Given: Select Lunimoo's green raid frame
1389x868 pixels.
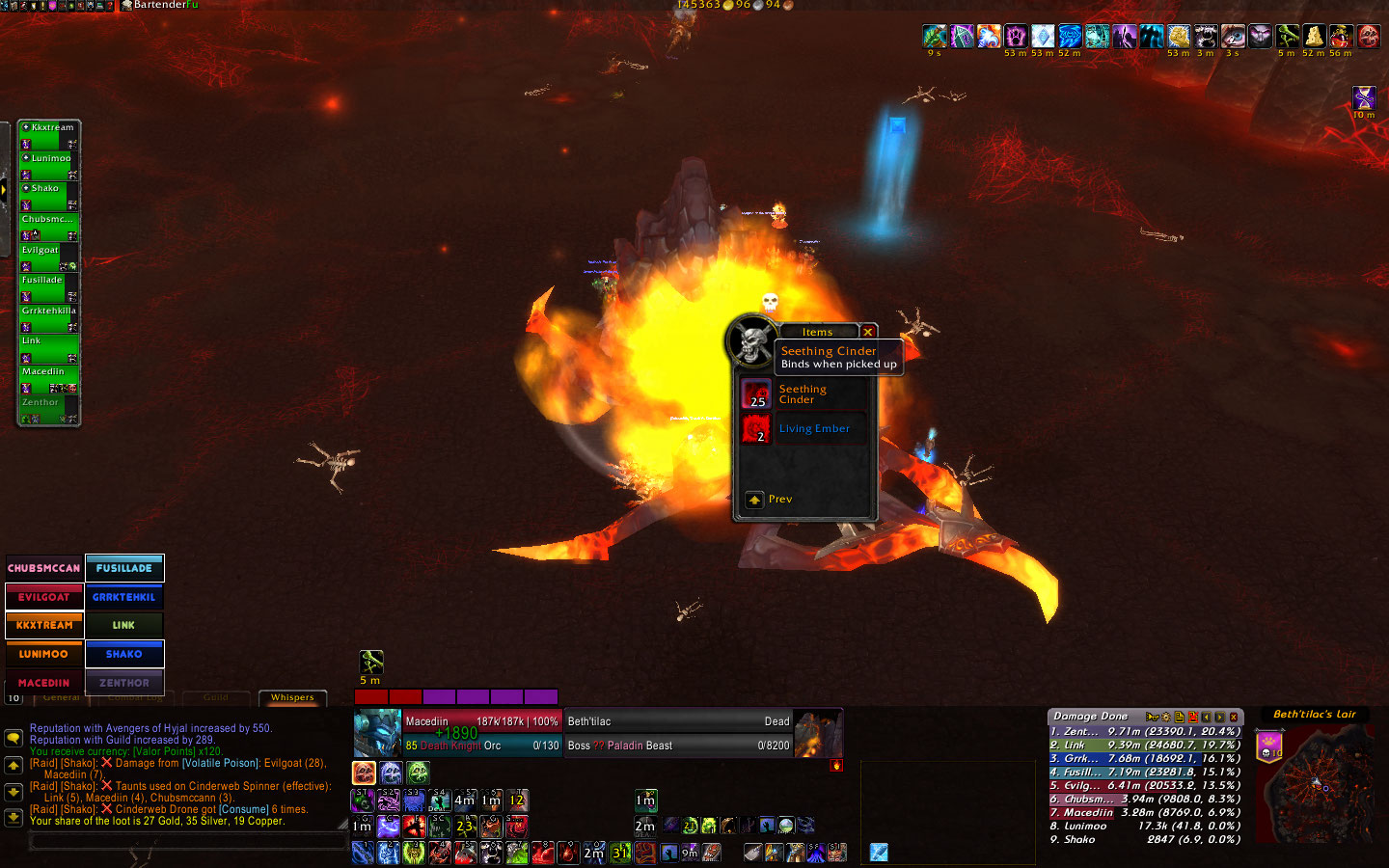Looking at the screenshot, I should (x=49, y=166).
